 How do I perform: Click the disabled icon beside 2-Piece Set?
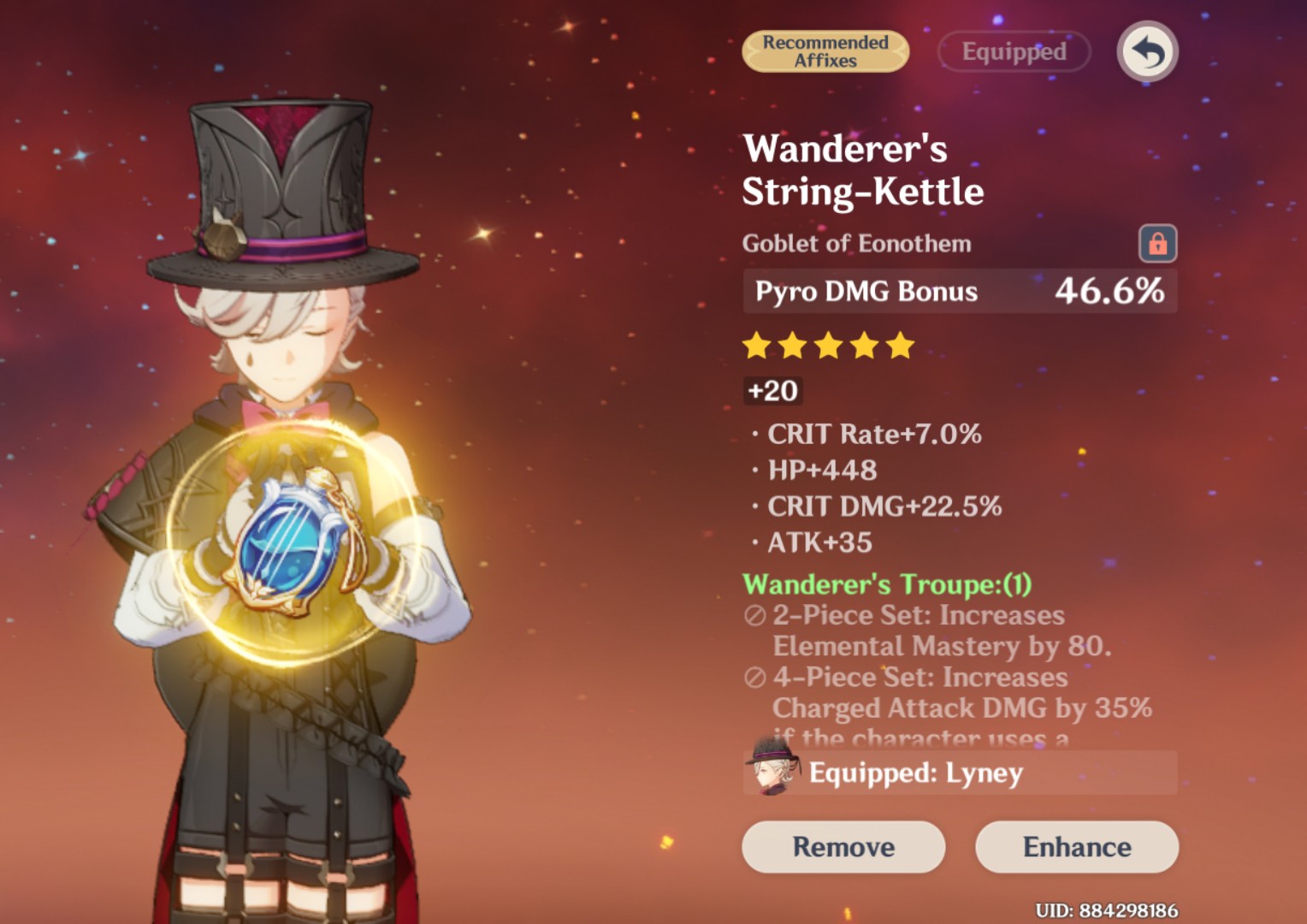click(x=754, y=615)
